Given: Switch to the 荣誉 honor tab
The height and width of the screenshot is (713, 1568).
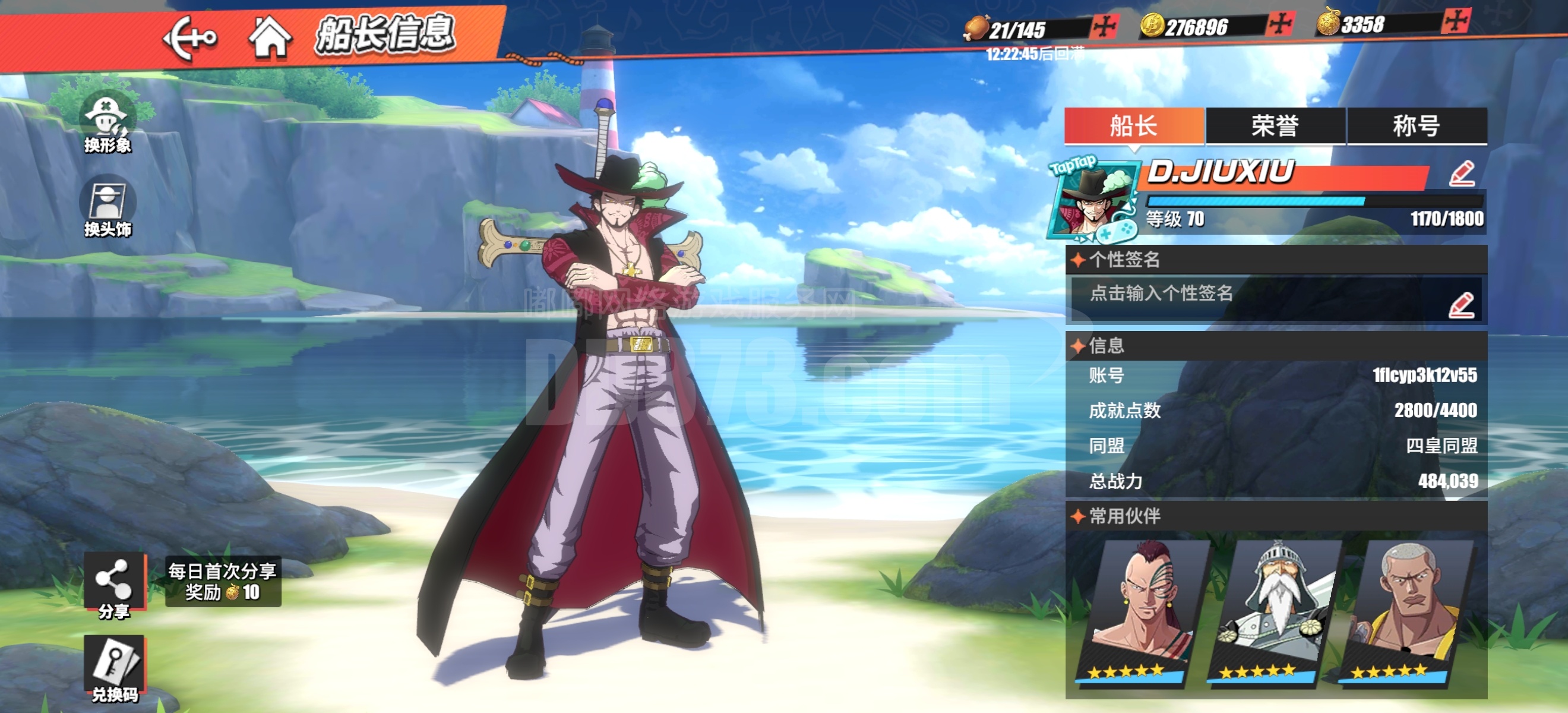Looking at the screenshot, I should pos(1275,126).
